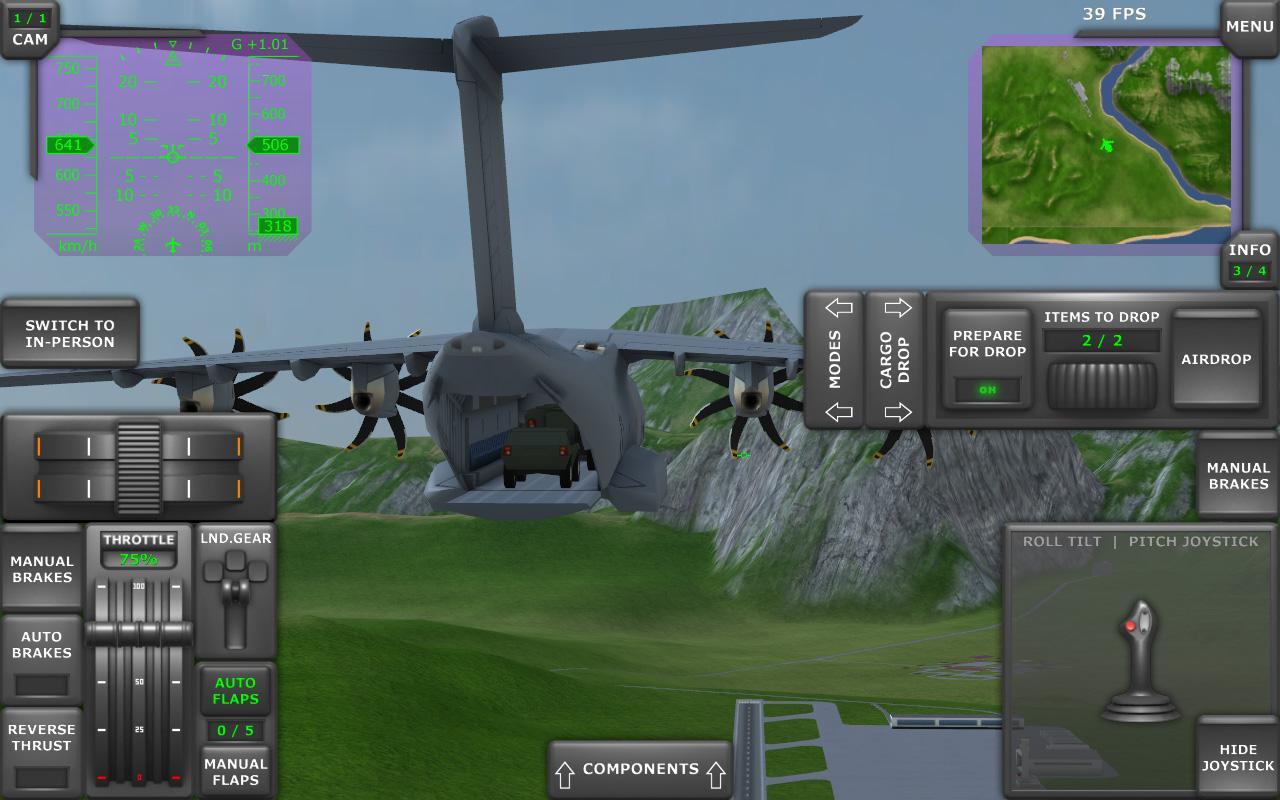Click the minimap
This screenshot has height=800, width=1280.
(1105, 140)
